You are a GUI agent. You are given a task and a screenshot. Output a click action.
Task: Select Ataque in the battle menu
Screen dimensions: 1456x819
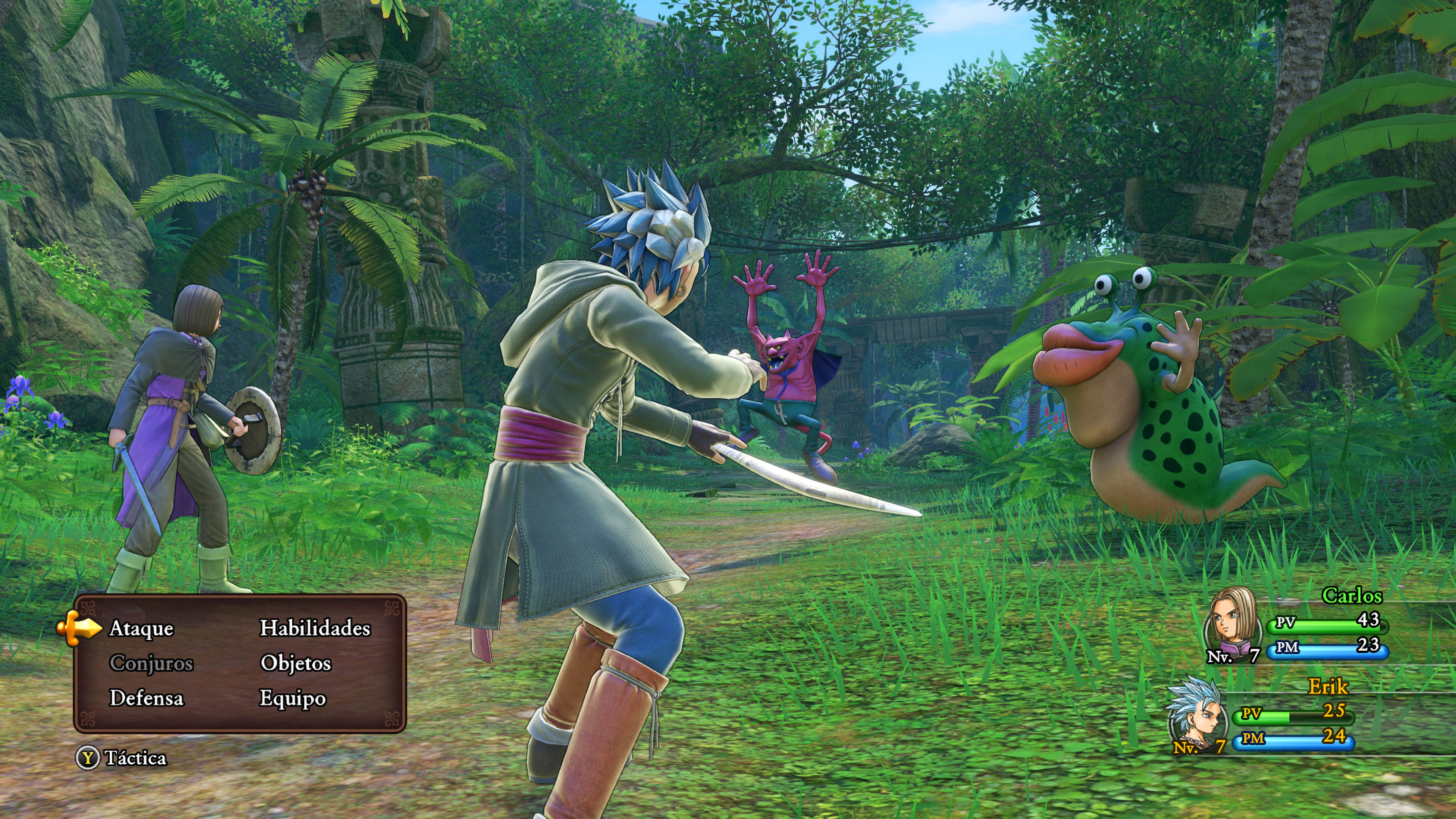141,629
